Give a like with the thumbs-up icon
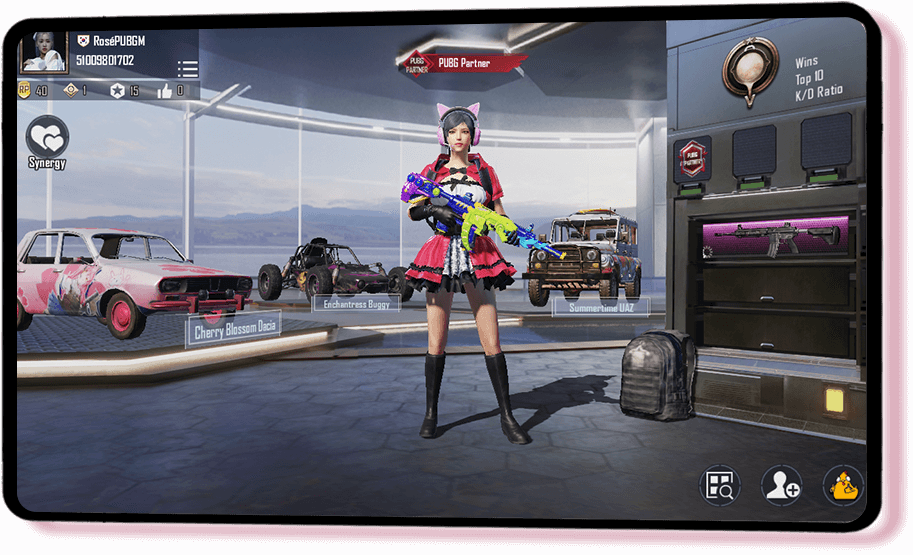 tap(165, 91)
